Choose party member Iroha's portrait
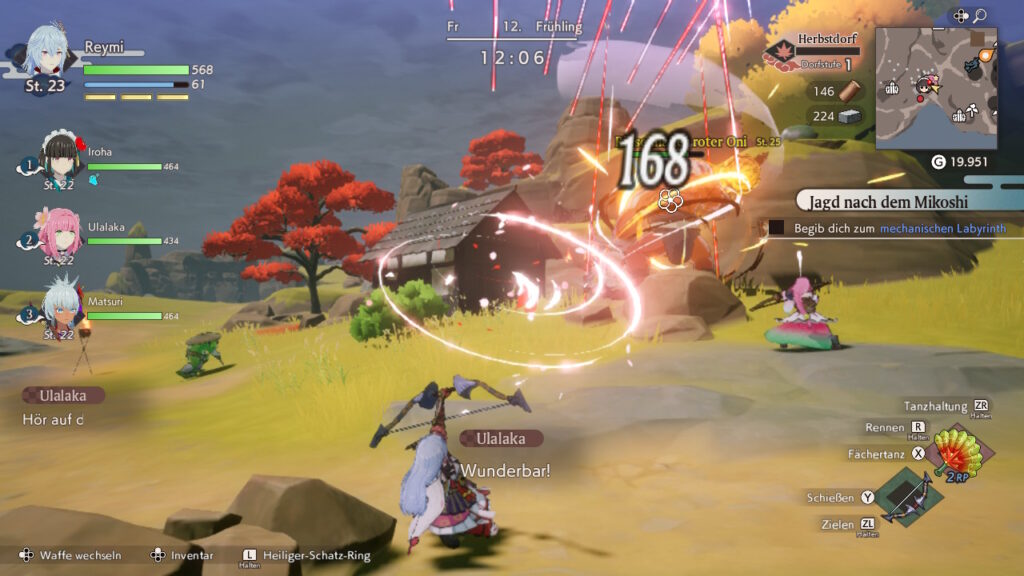 click(x=61, y=158)
